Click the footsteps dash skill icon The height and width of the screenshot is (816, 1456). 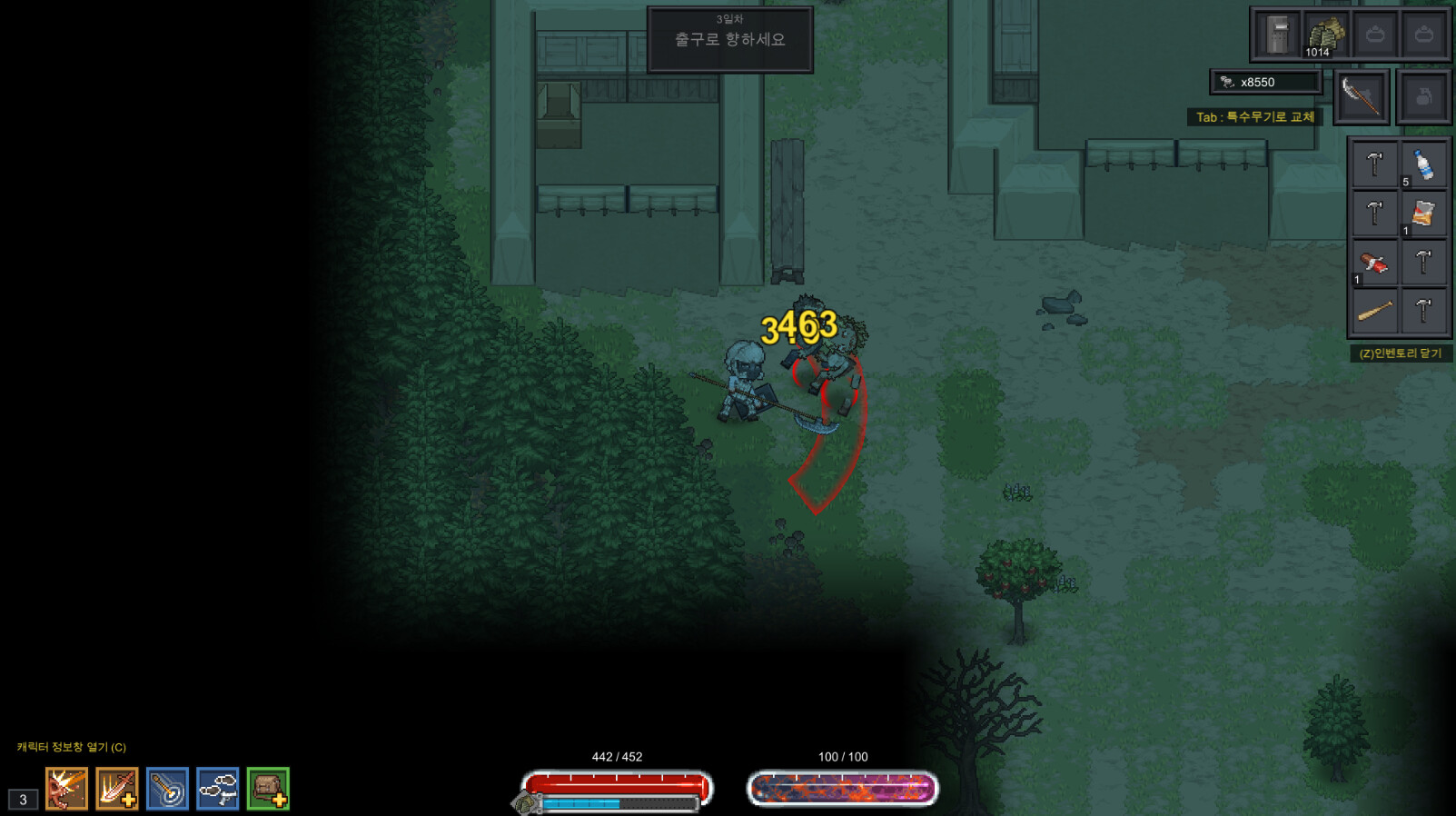(x=217, y=789)
